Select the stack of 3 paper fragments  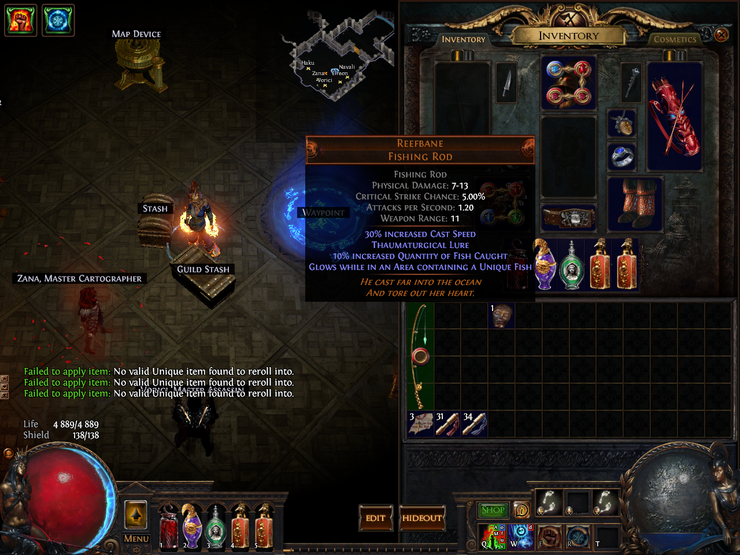click(419, 423)
